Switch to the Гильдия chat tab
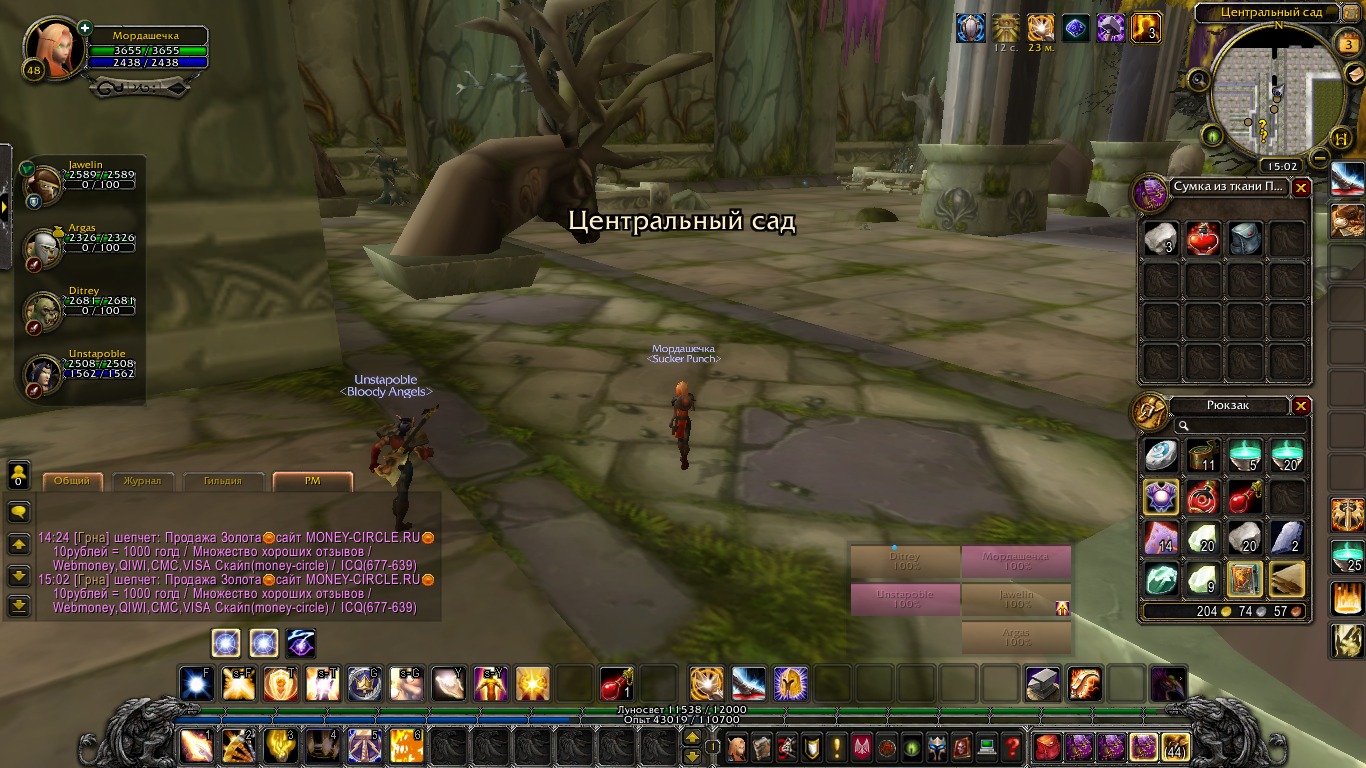 click(x=224, y=481)
